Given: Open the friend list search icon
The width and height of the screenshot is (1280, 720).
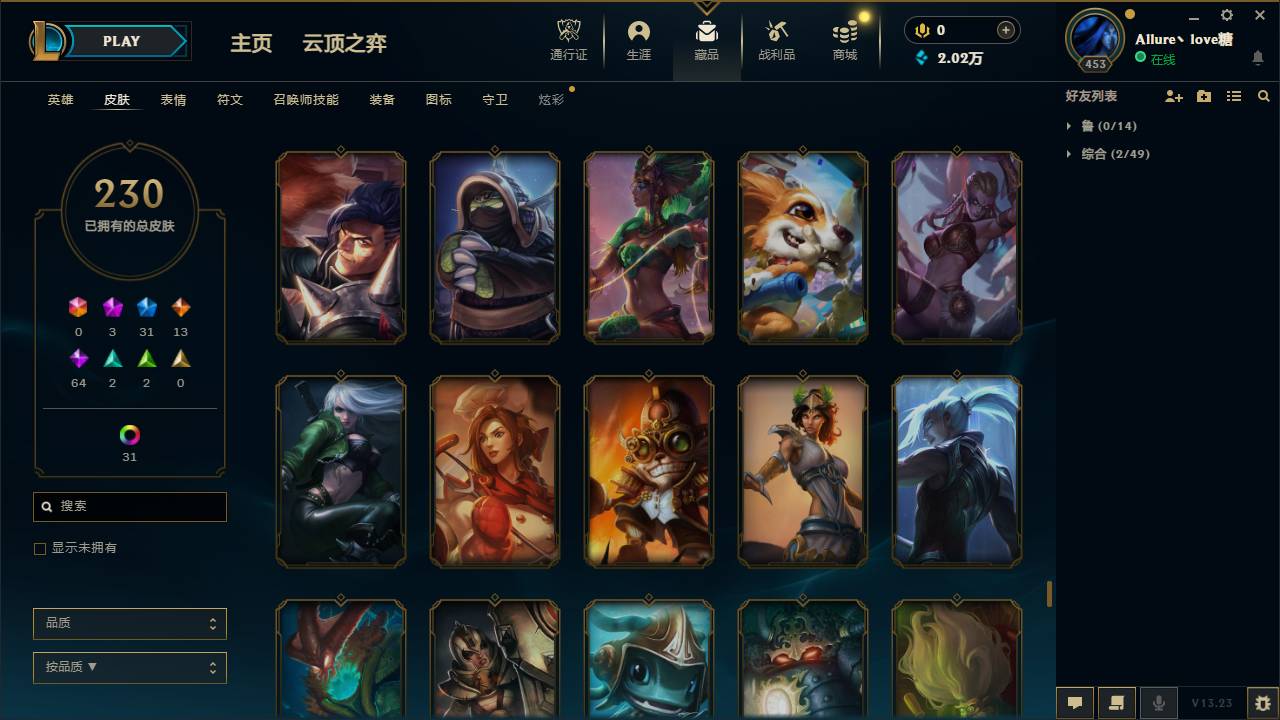Looking at the screenshot, I should (1264, 95).
